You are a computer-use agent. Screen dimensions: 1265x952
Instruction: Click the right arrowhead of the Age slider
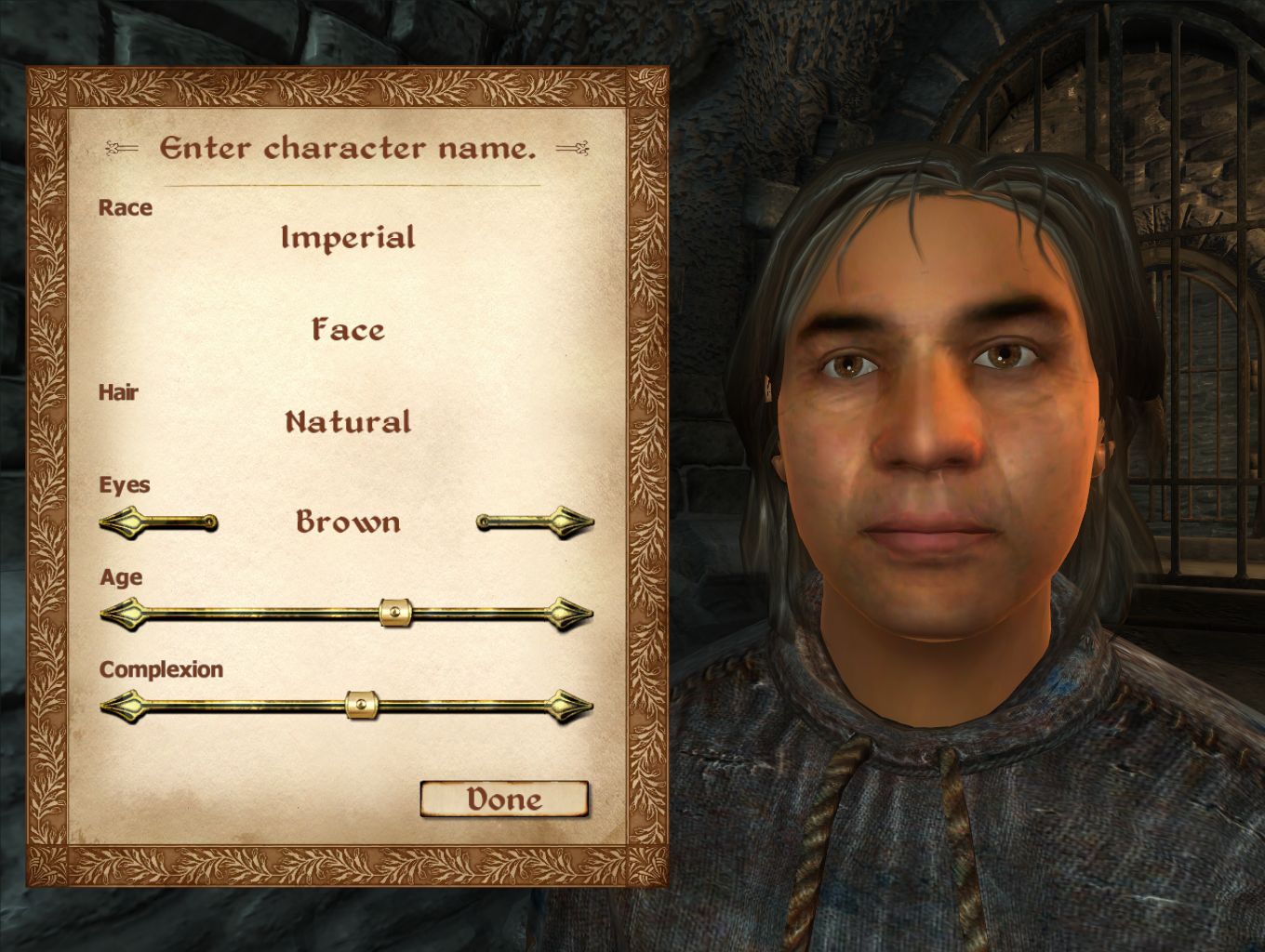(567, 614)
